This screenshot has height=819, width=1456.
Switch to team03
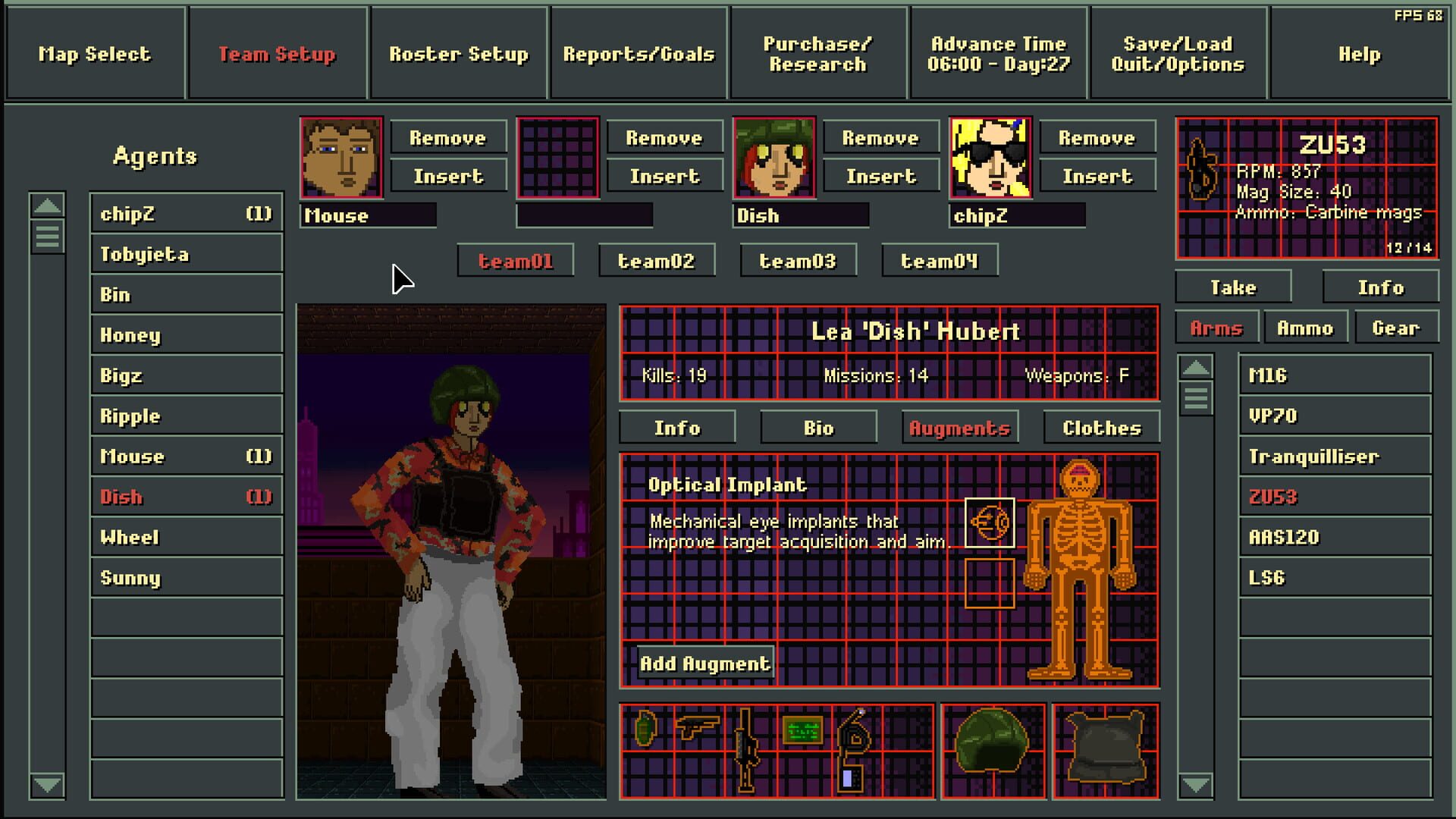798,260
